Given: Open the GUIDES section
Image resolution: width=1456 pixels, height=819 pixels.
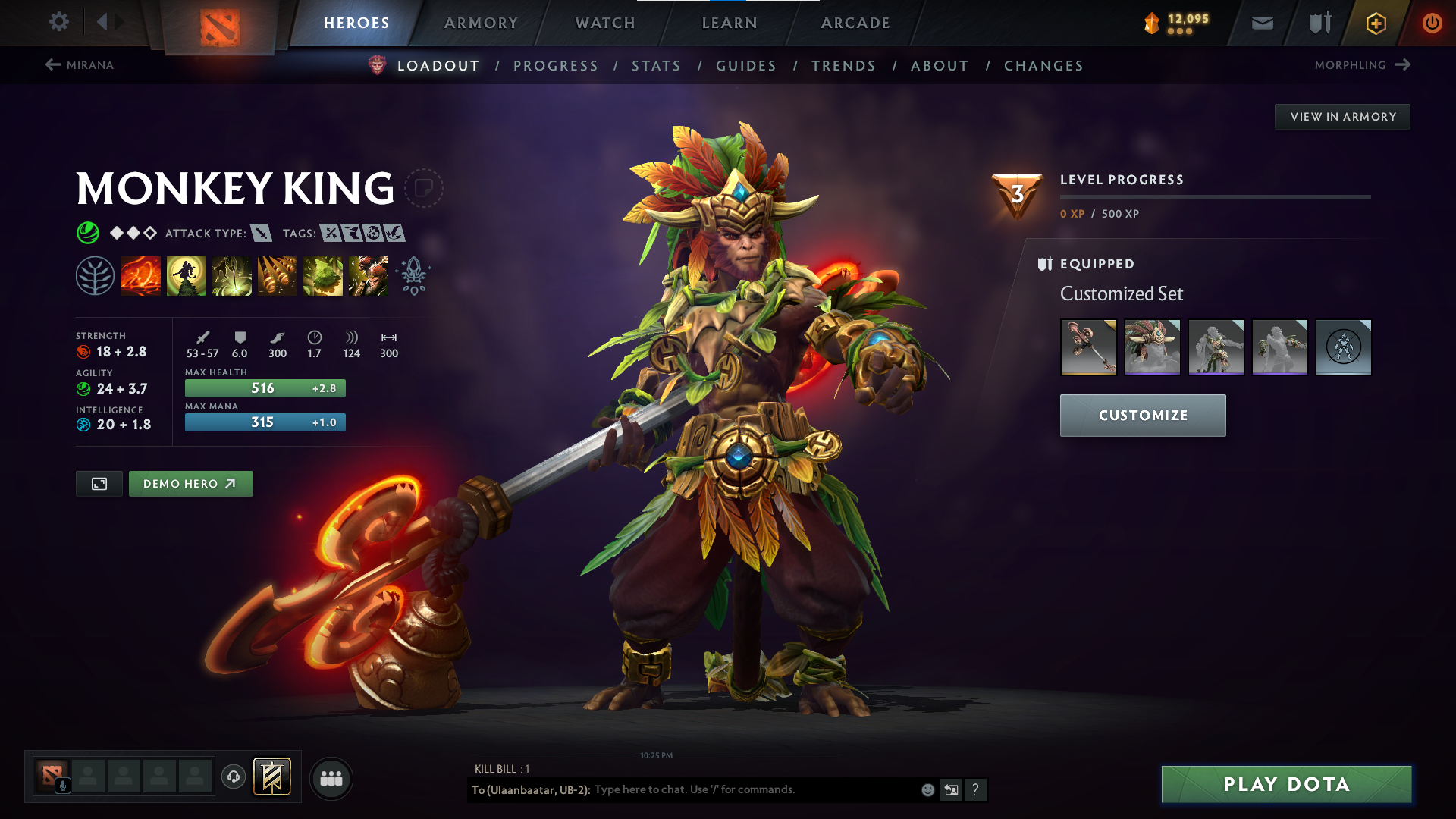Looking at the screenshot, I should coord(746,66).
